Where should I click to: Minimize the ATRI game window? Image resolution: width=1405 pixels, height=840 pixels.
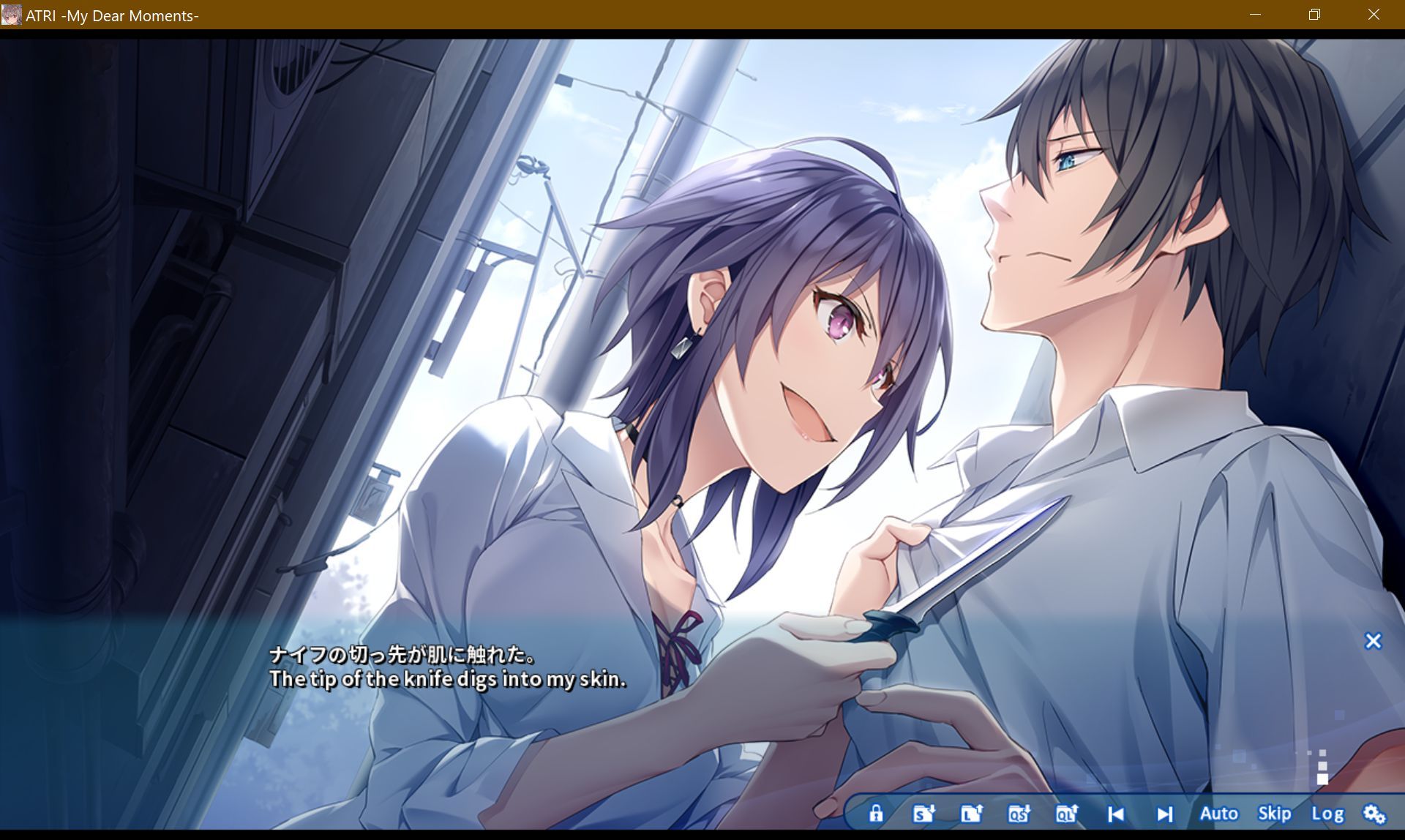pos(1256,15)
